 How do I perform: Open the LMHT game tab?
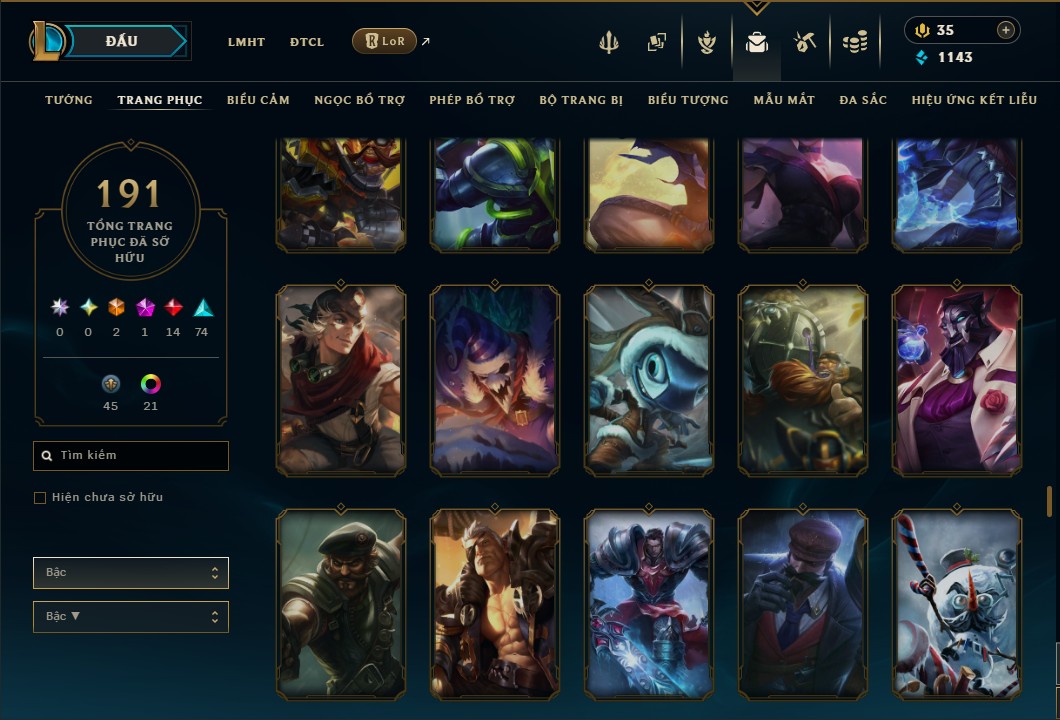pos(246,42)
